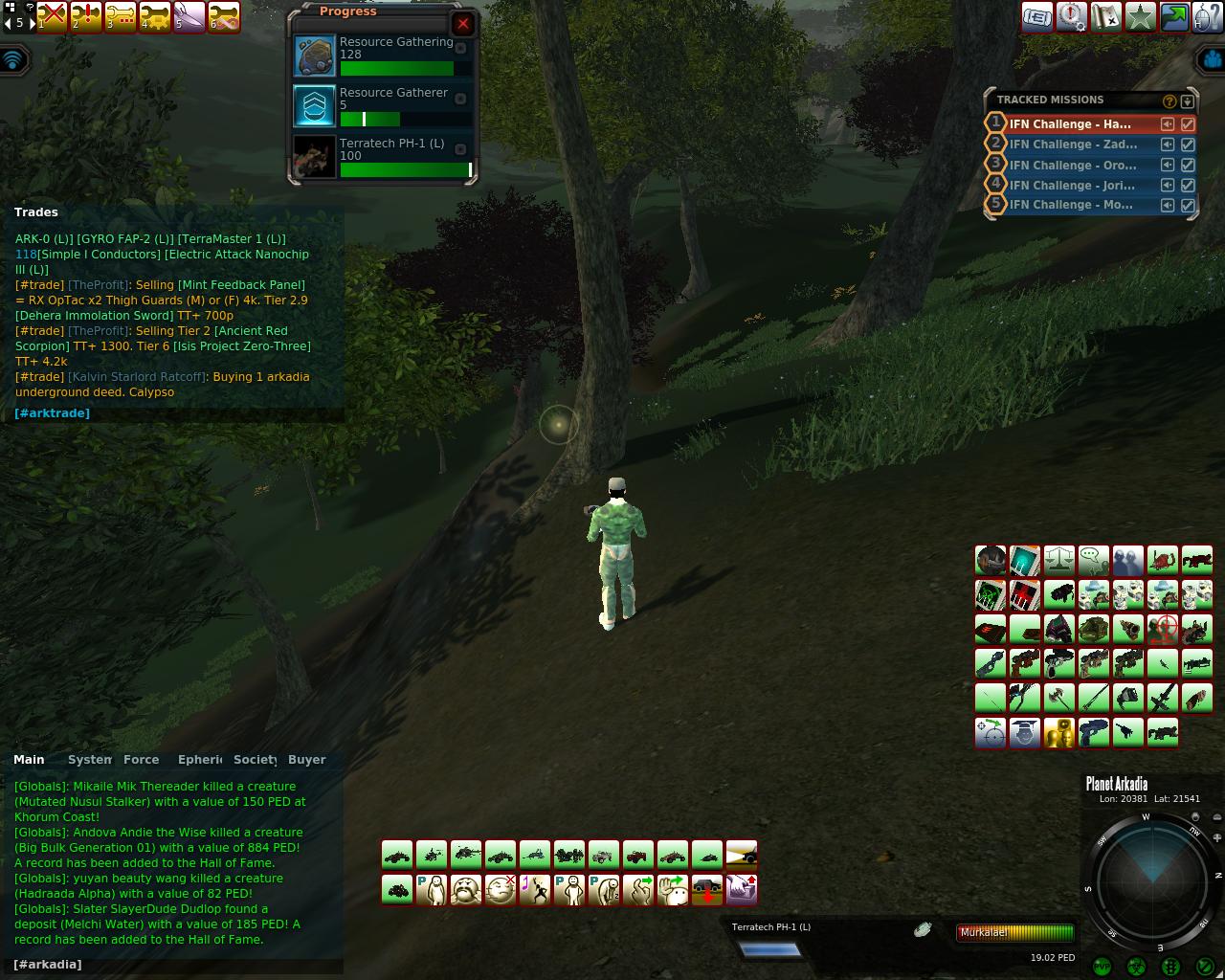Open the mouse help icon
The width and height of the screenshot is (1225, 980).
tap(1208, 17)
